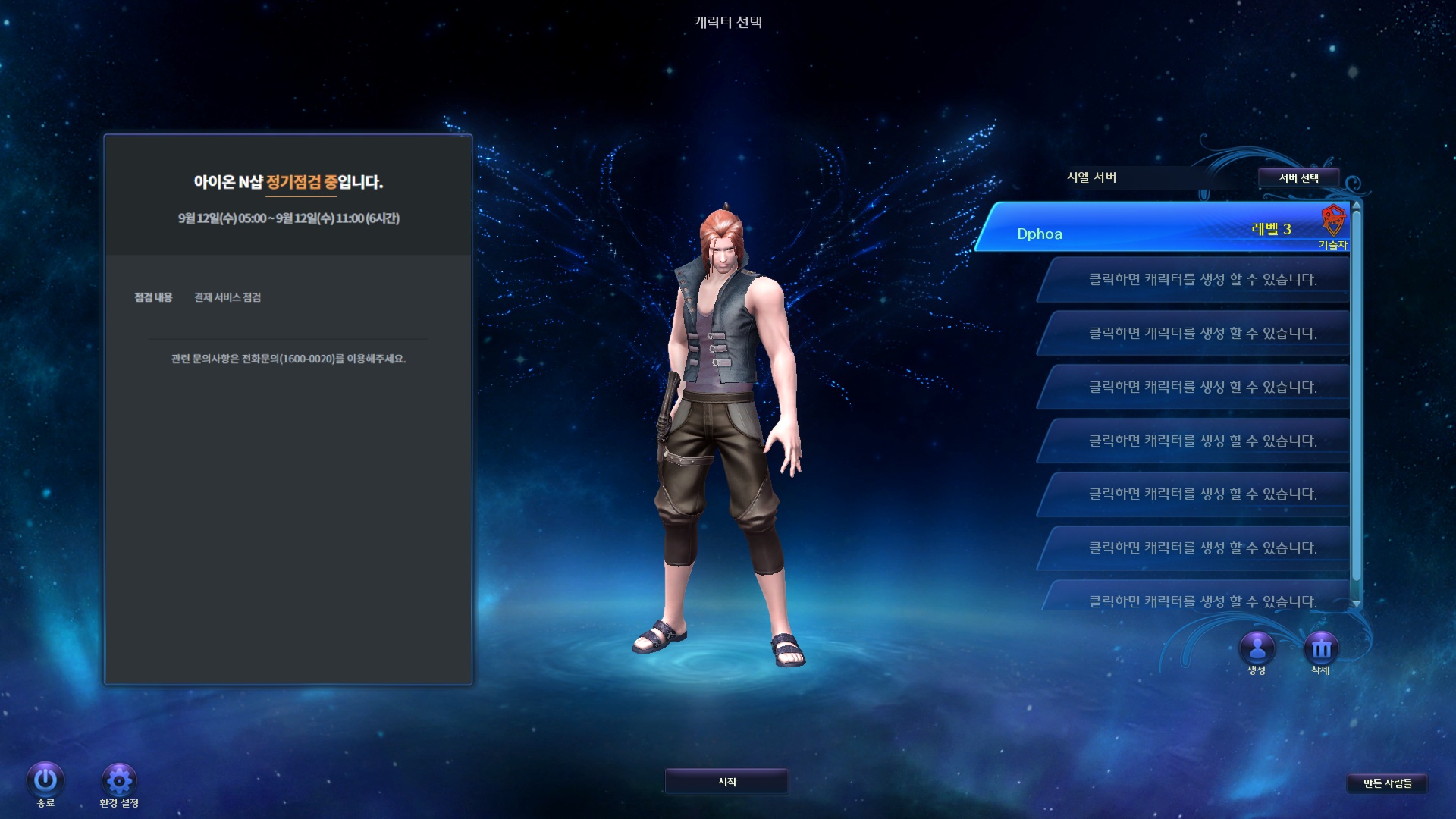Click the 생성 character creation icon
The image size is (1456, 819).
[1256, 647]
